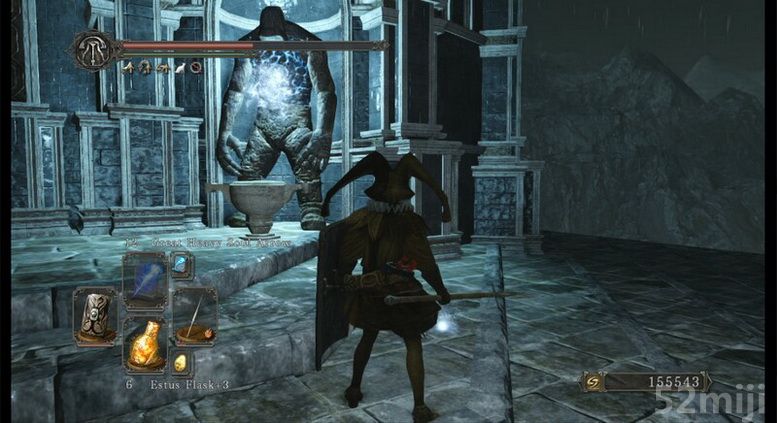Select the staff in the right-hand slot
Image resolution: width=777 pixels, height=423 pixels.
click(x=194, y=316)
